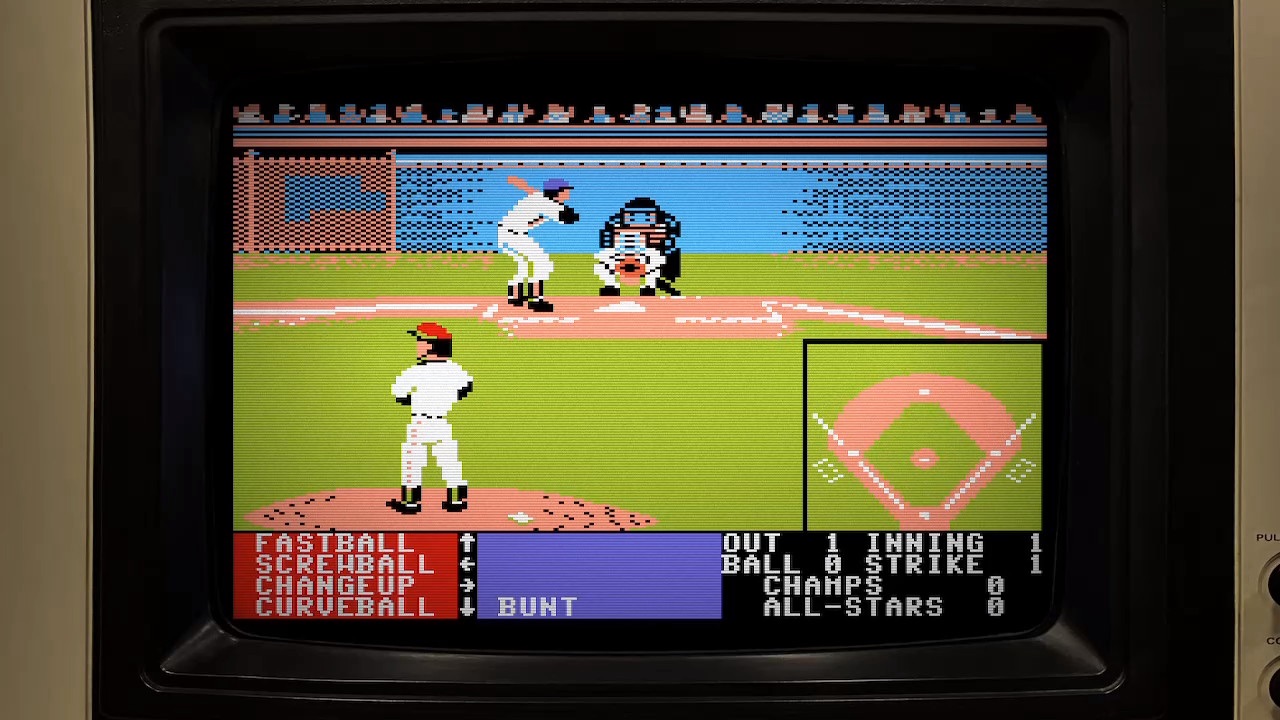The height and width of the screenshot is (720, 1280).
Task: Click the catcher behind the plate
Action: tap(630, 260)
